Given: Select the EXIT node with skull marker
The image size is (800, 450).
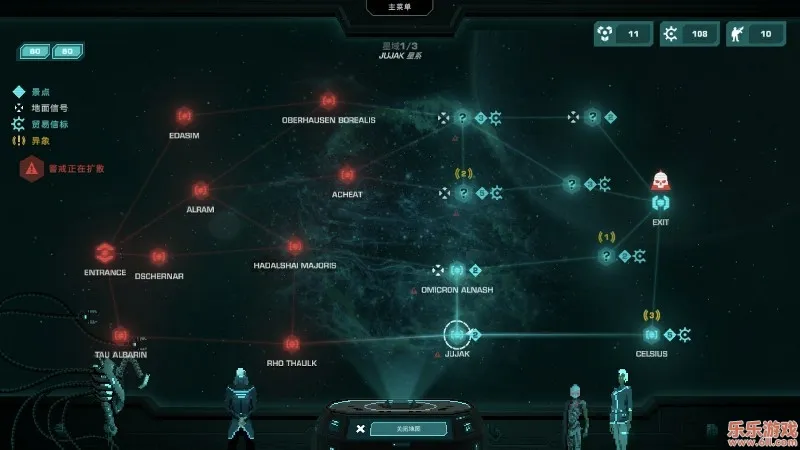Looking at the screenshot, I should (660, 202).
